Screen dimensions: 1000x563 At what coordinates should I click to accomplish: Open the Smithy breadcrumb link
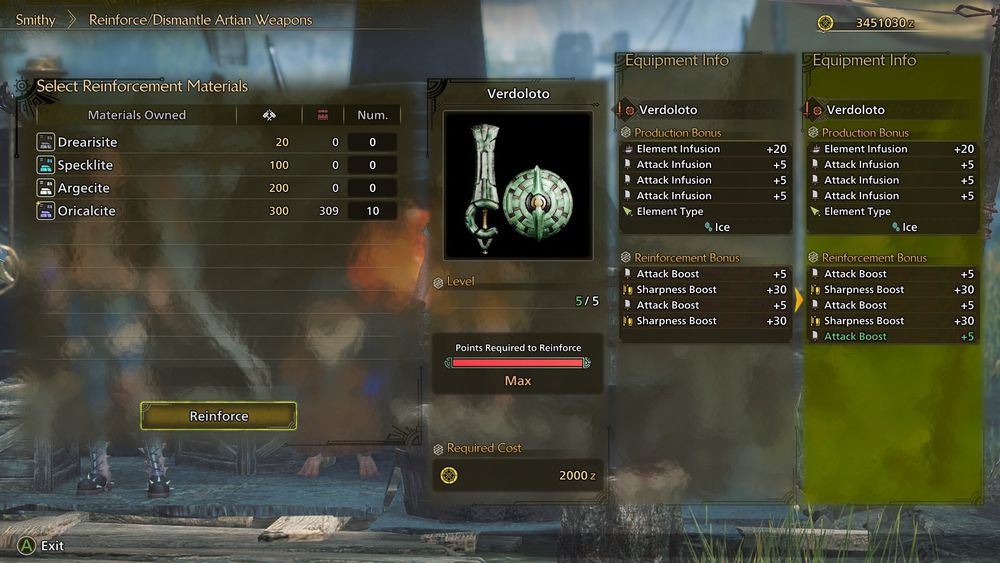[35, 20]
